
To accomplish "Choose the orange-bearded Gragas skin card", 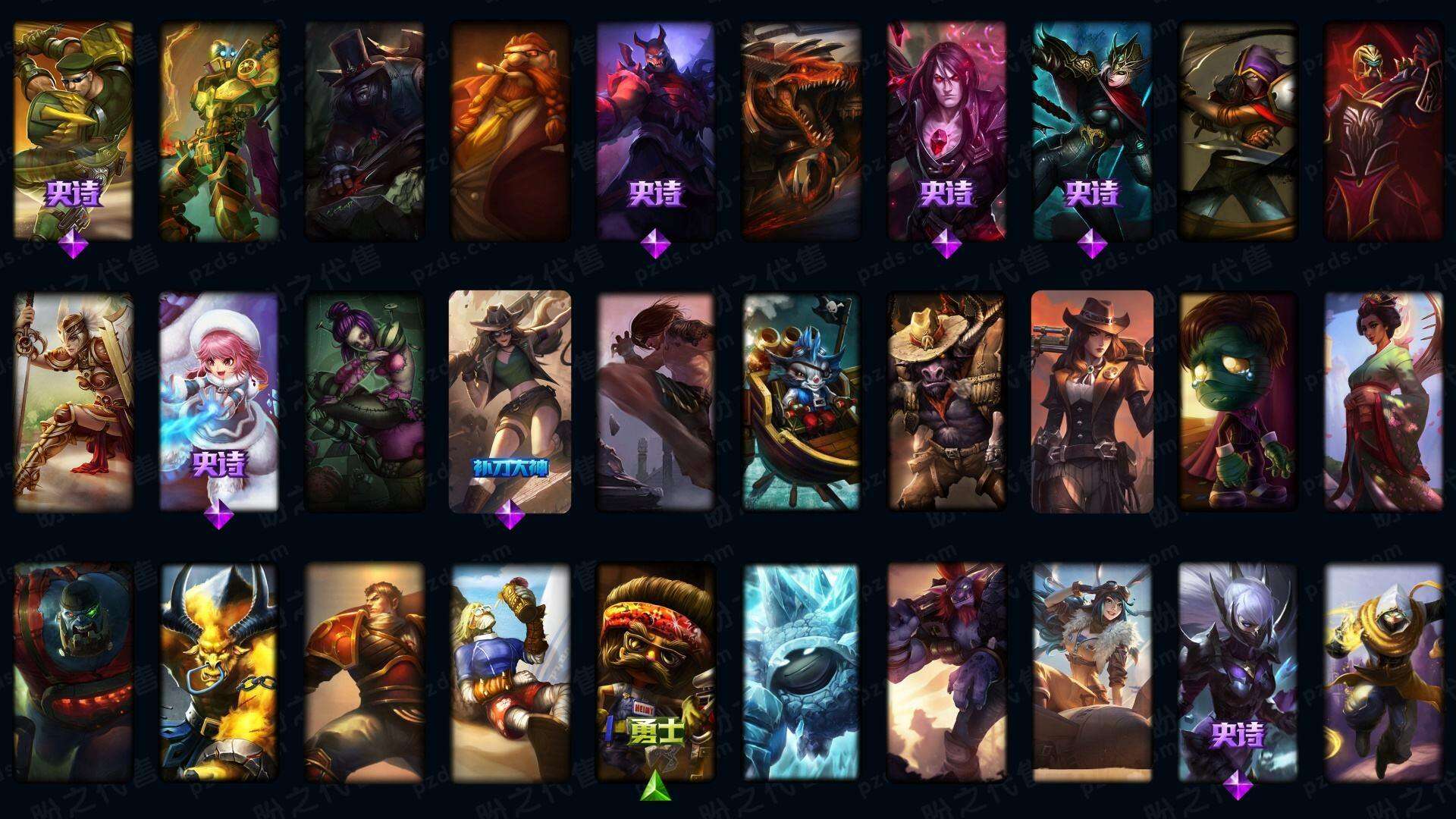I will click(x=510, y=129).
